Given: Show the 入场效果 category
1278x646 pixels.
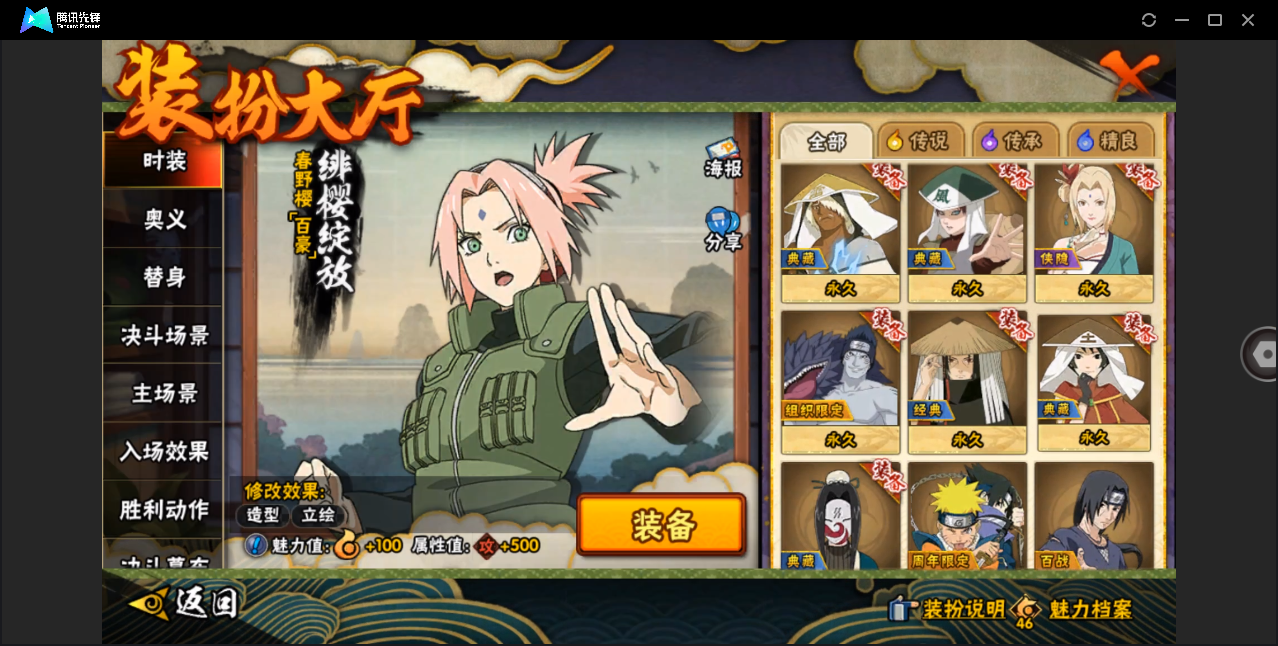Looking at the screenshot, I should [x=163, y=451].
